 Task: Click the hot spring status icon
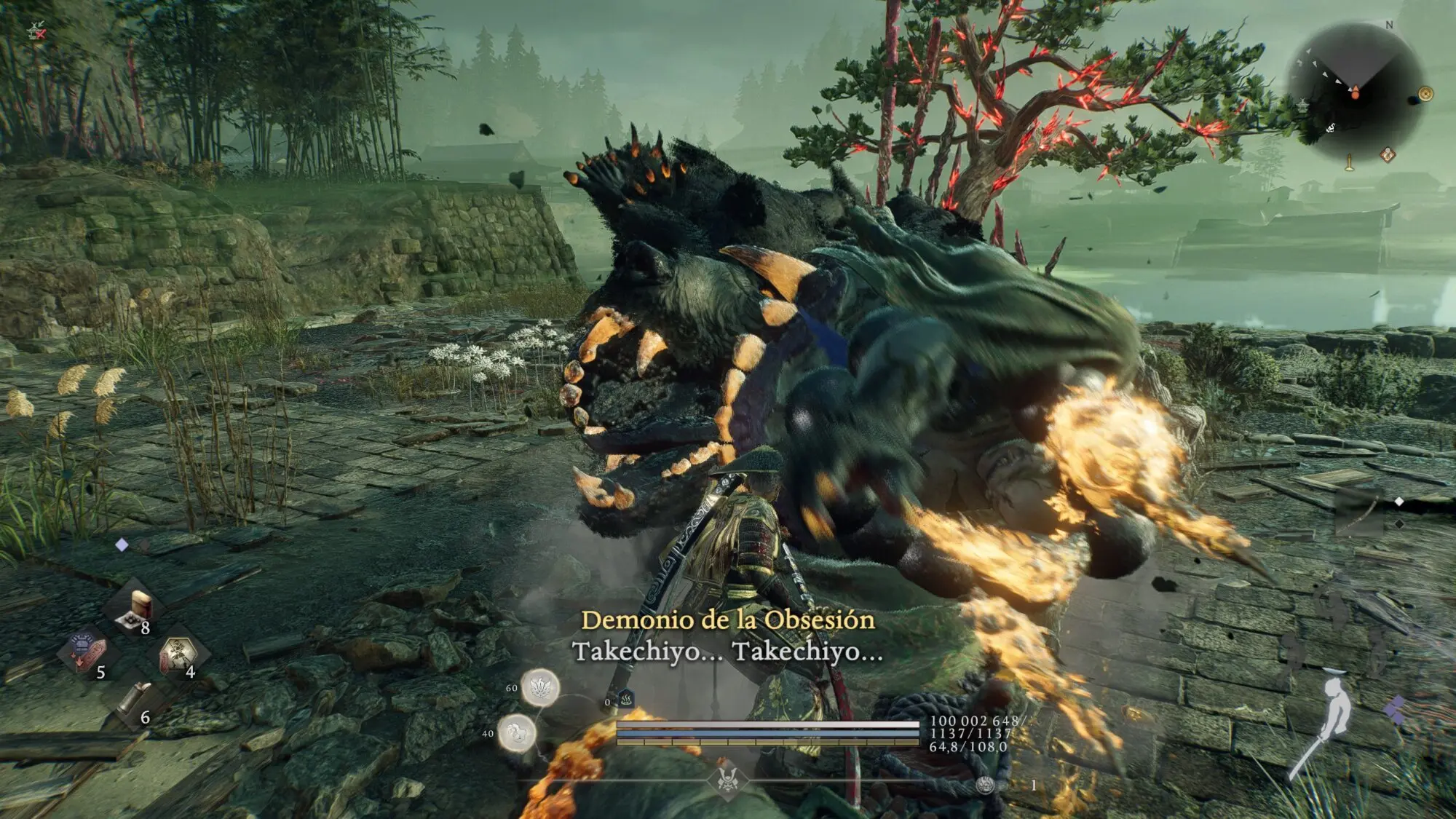[x=626, y=700]
